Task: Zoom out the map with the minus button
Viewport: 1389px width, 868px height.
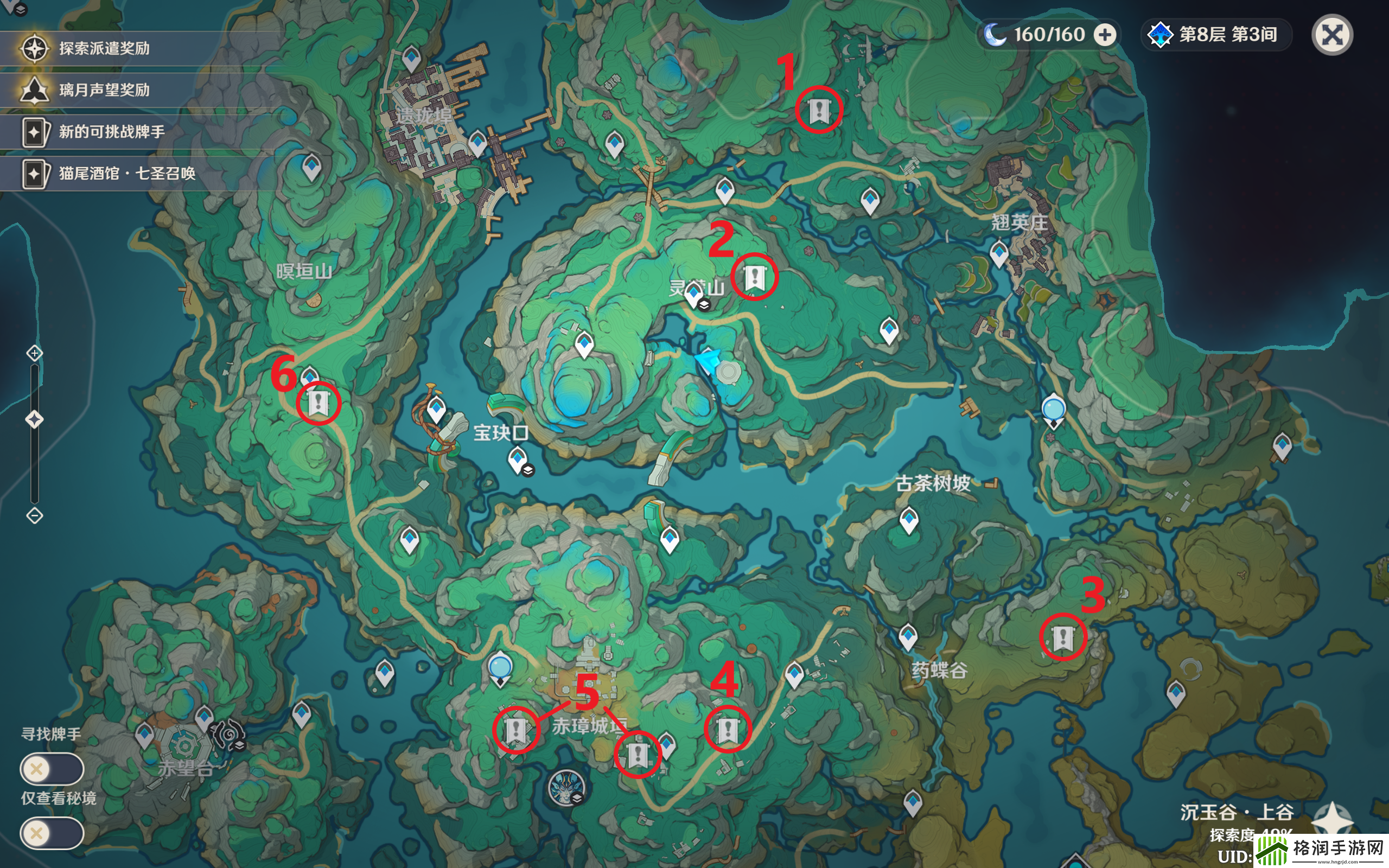Action: click(x=34, y=515)
